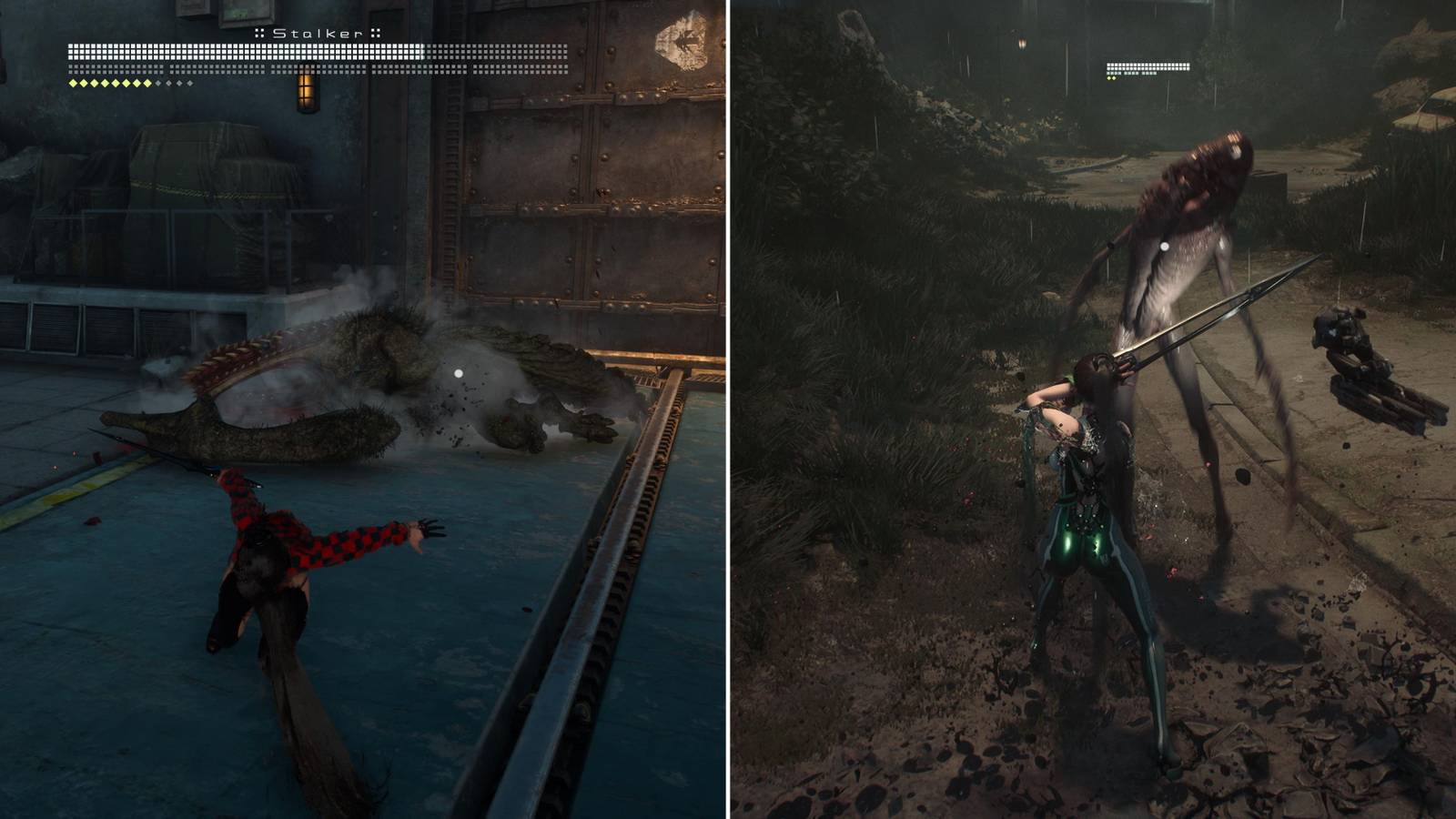Select the crosshair reticle on the right screenshot
Image resolution: width=1456 pixels, height=819 pixels.
1166,246
